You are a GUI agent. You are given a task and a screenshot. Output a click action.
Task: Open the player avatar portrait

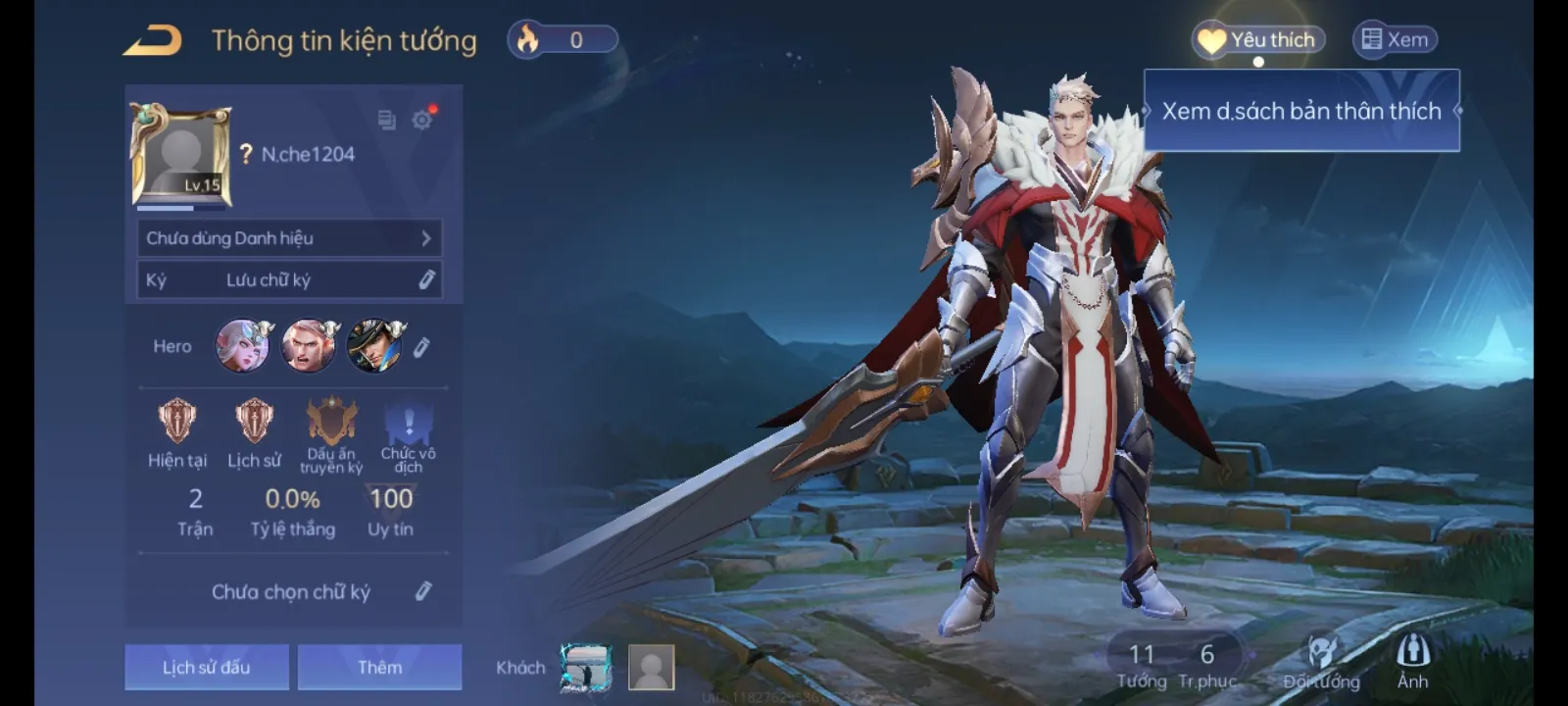click(x=174, y=154)
